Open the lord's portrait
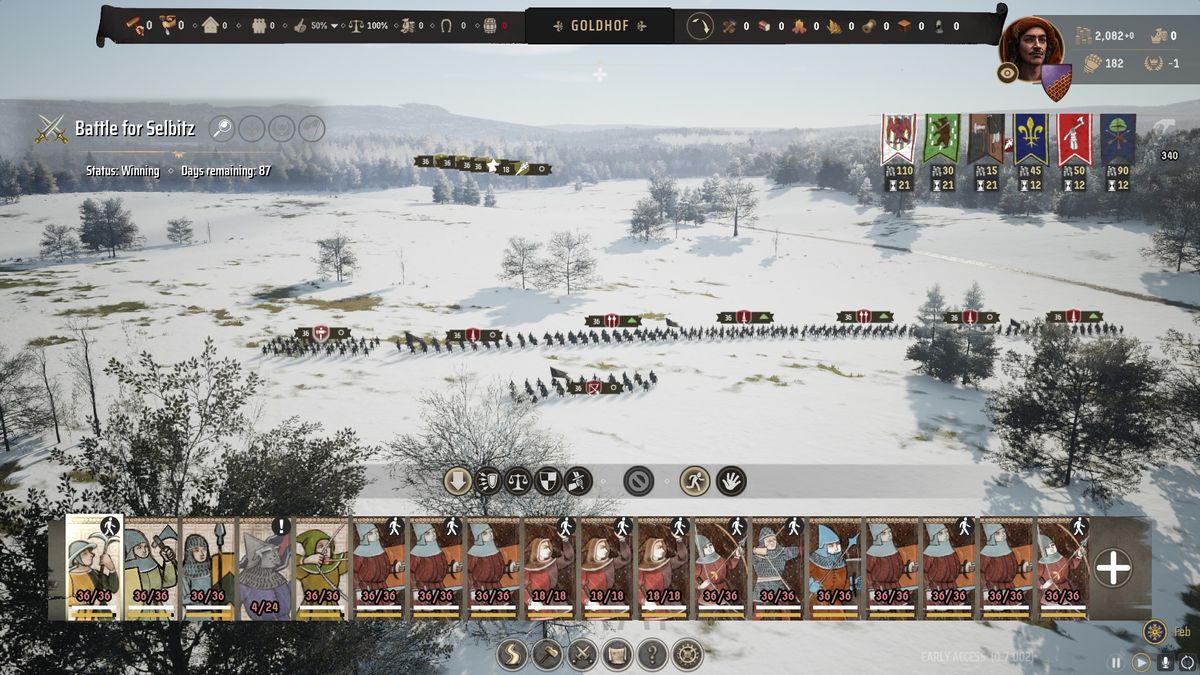The width and height of the screenshot is (1200, 675). tap(1031, 45)
